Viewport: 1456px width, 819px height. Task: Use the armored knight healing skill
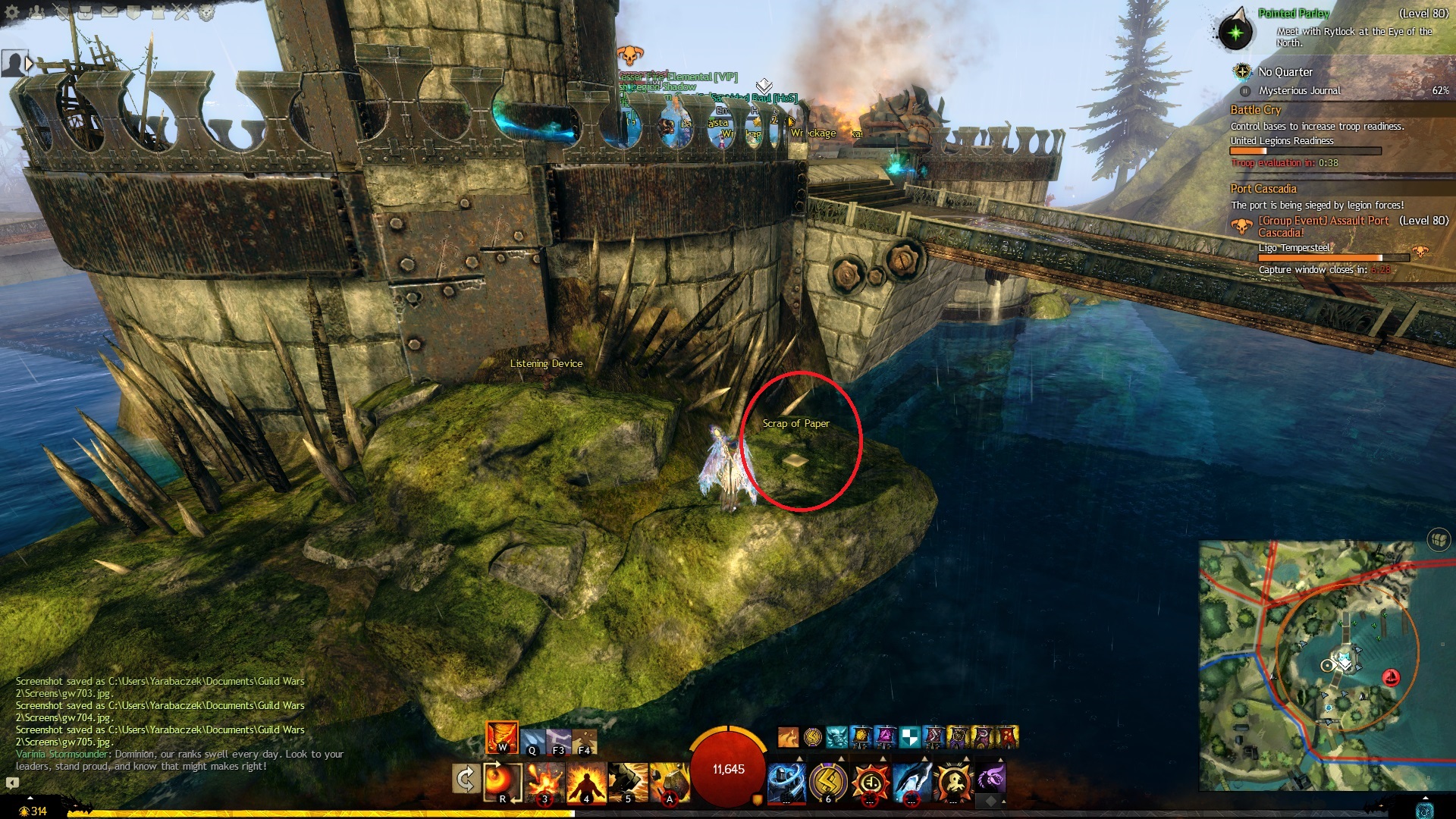(786, 781)
